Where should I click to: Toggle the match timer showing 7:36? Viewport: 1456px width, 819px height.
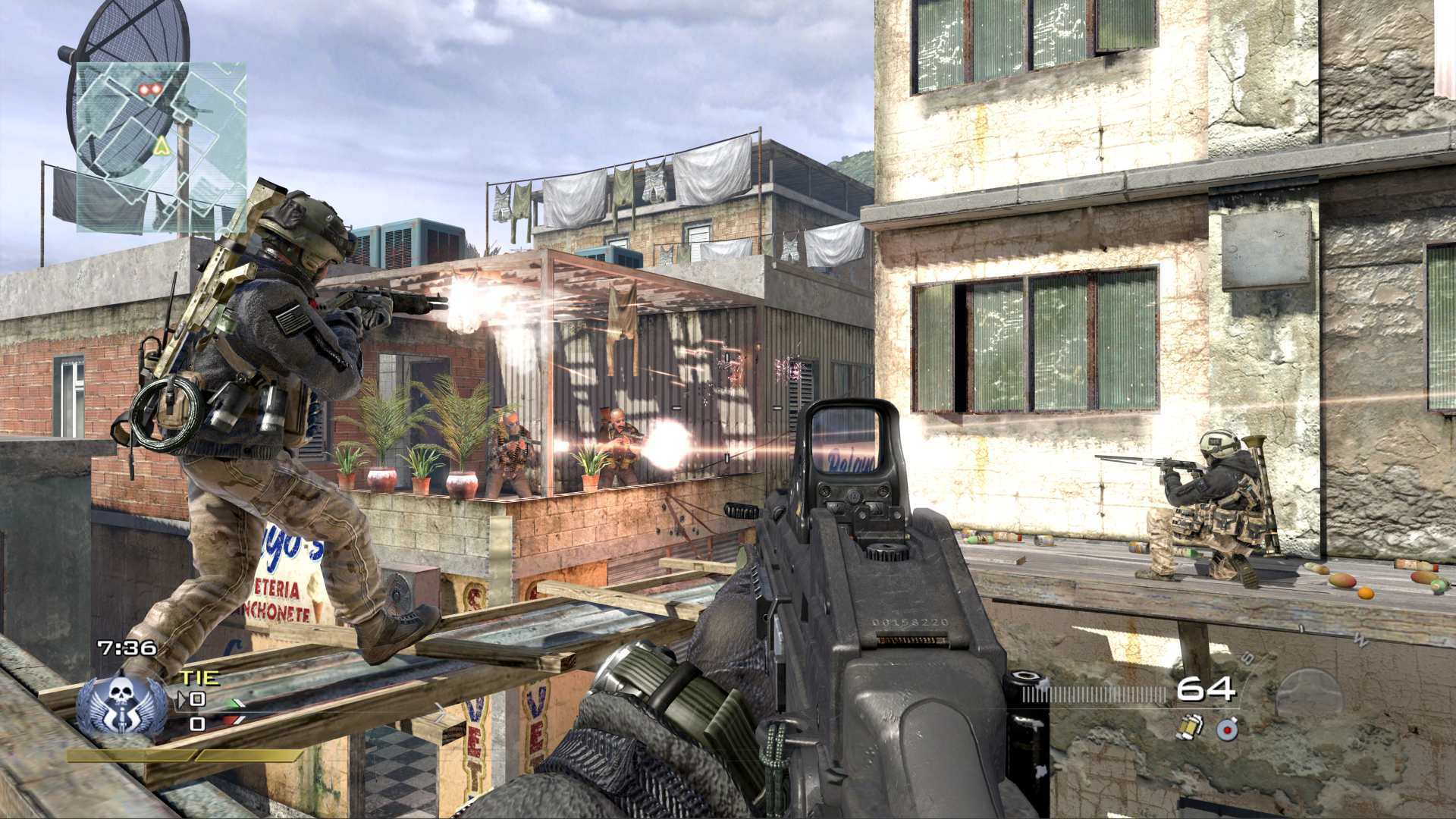pyautogui.click(x=127, y=647)
